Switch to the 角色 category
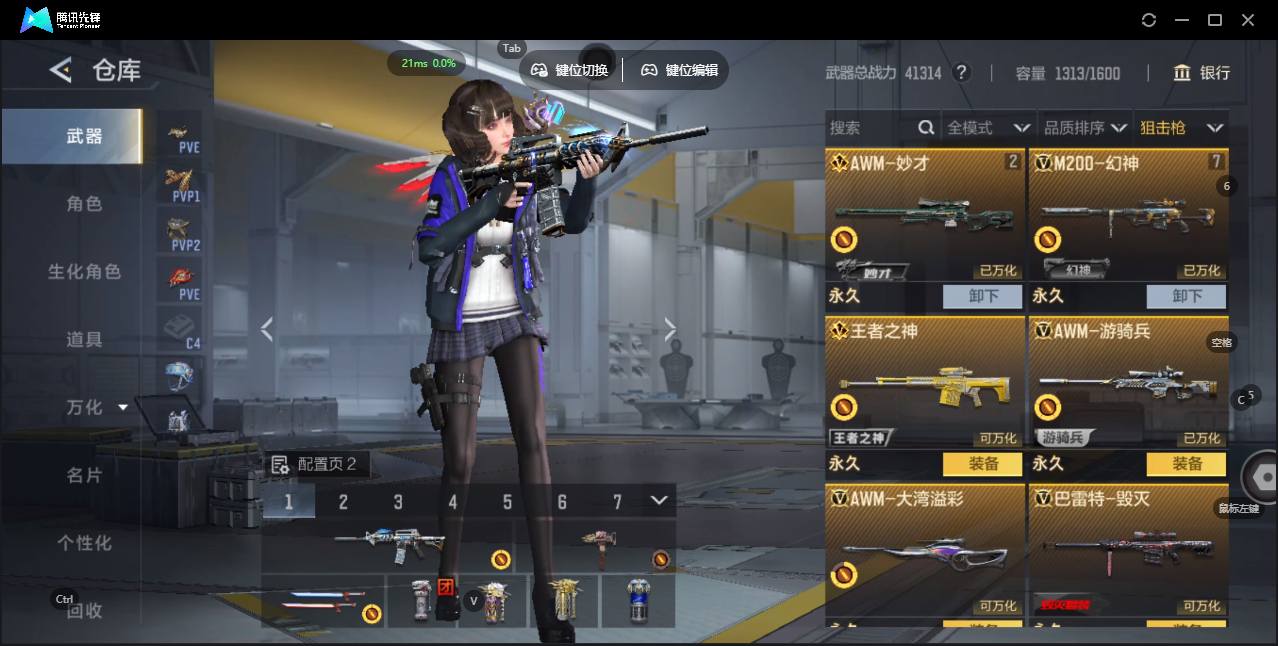Image resolution: width=1278 pixels, height=646 pixels. tap(84, 203)
